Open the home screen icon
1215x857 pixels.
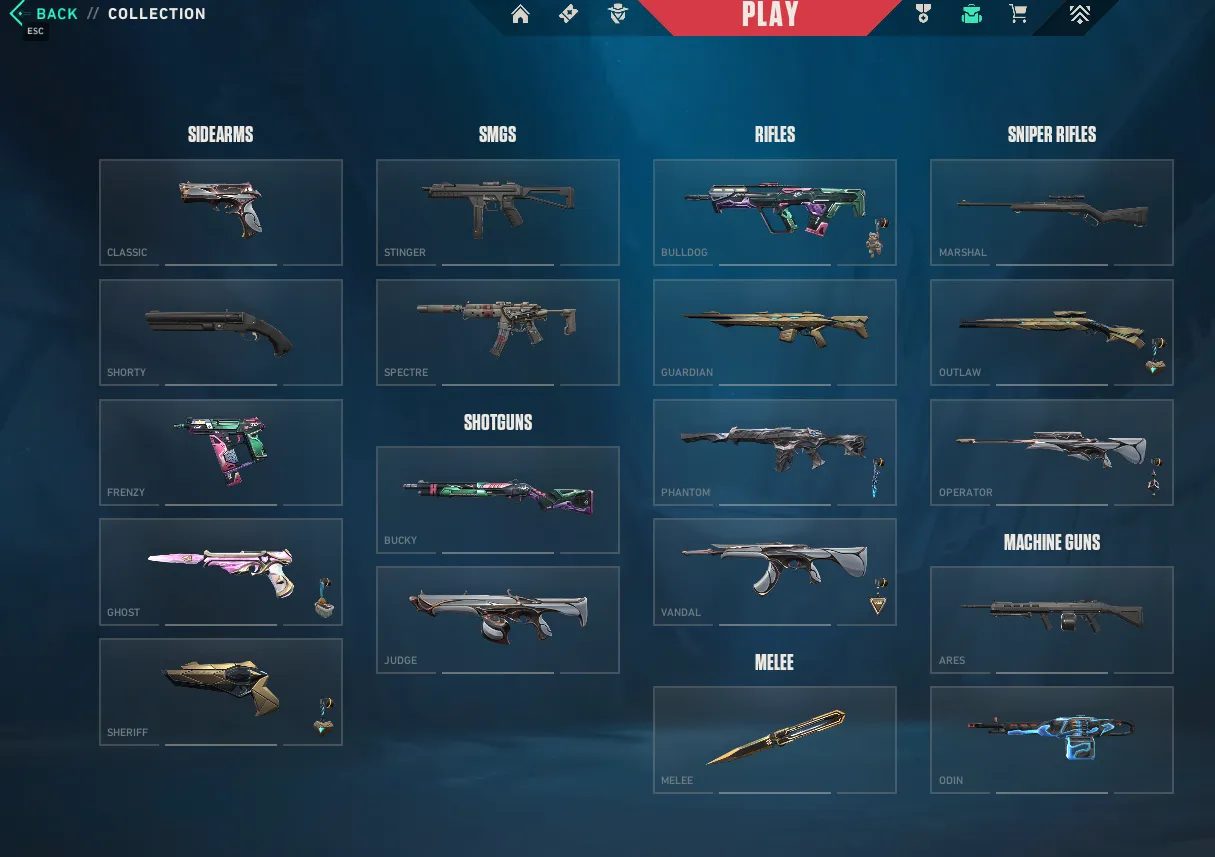click(520, 14)
